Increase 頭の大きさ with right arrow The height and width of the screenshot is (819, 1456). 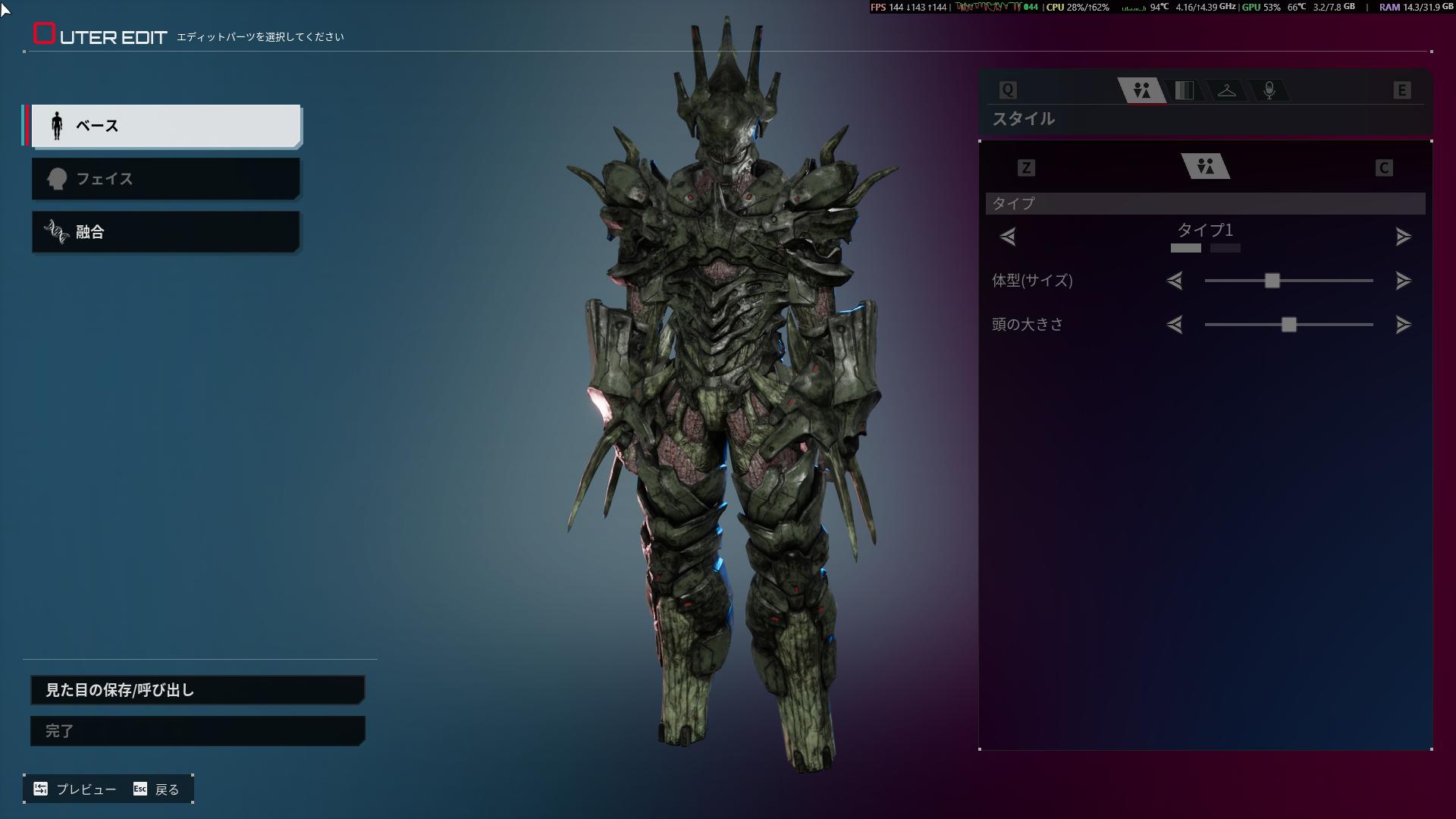click(1403, 325)
